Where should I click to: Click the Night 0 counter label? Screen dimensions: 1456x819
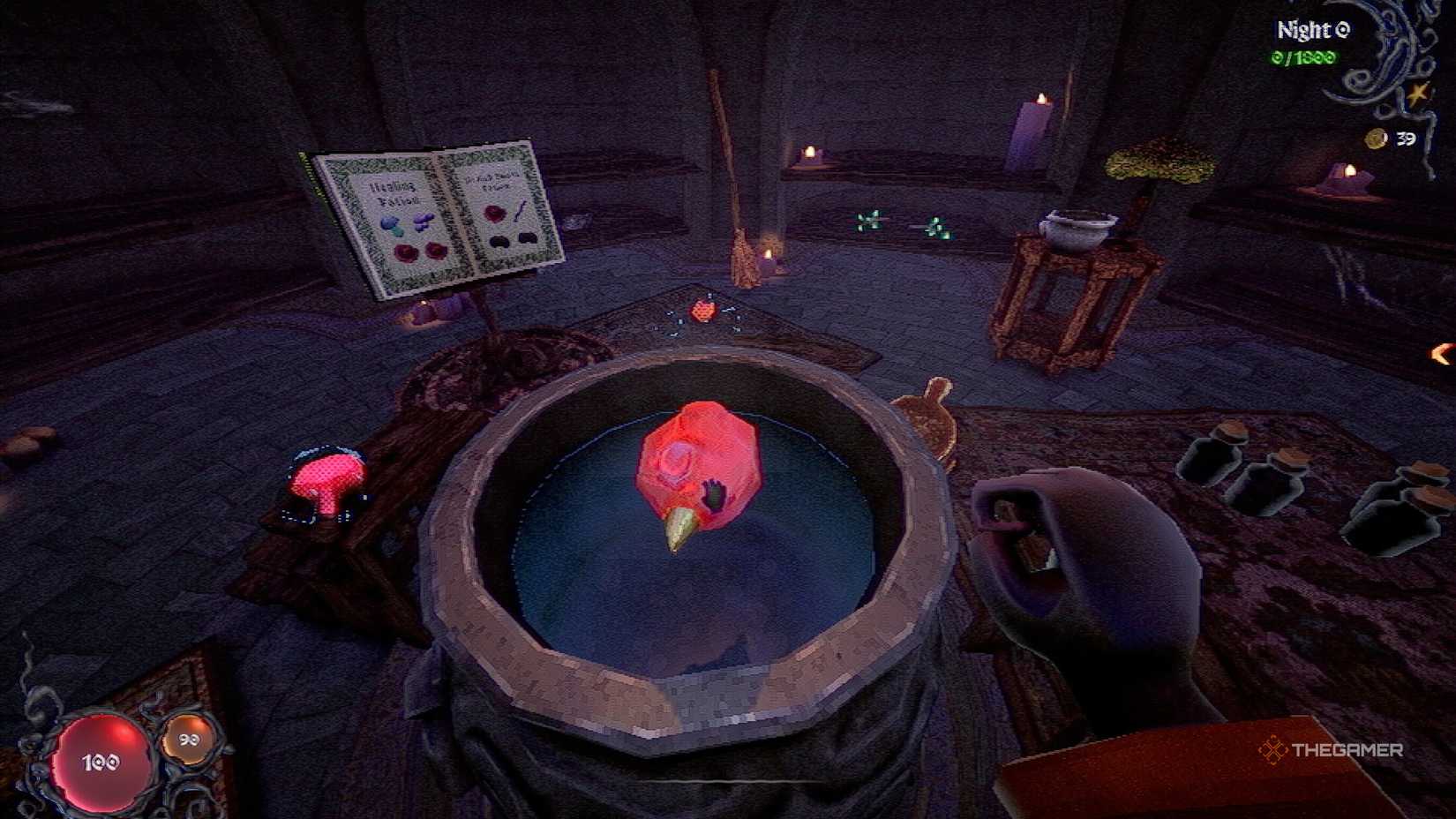pyautogui.click(x=1312, y=29)
